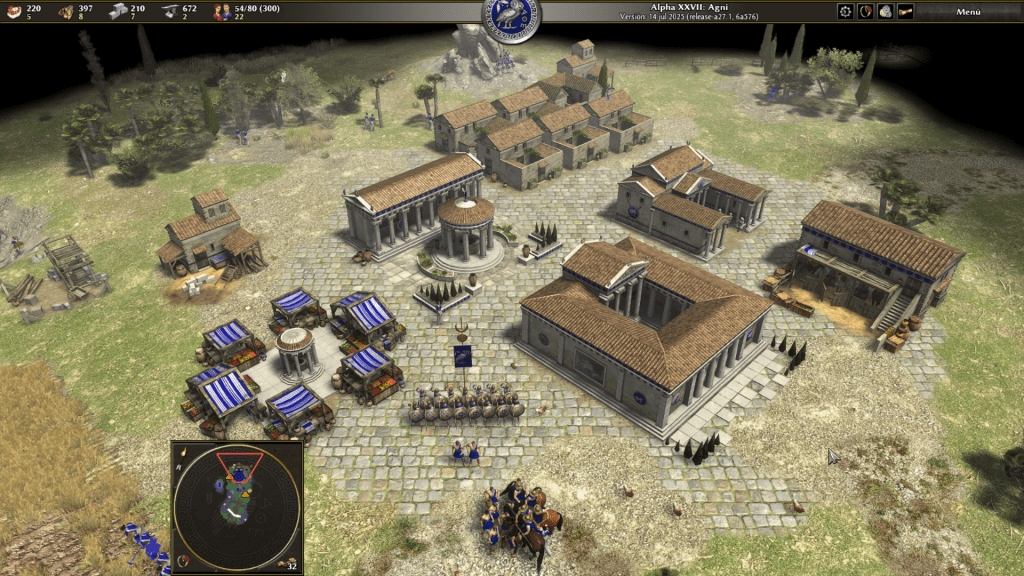Screen dimensions: 1024x576
Task: Click the population icon
Action: pyautogui.click(x=221, y=12)
